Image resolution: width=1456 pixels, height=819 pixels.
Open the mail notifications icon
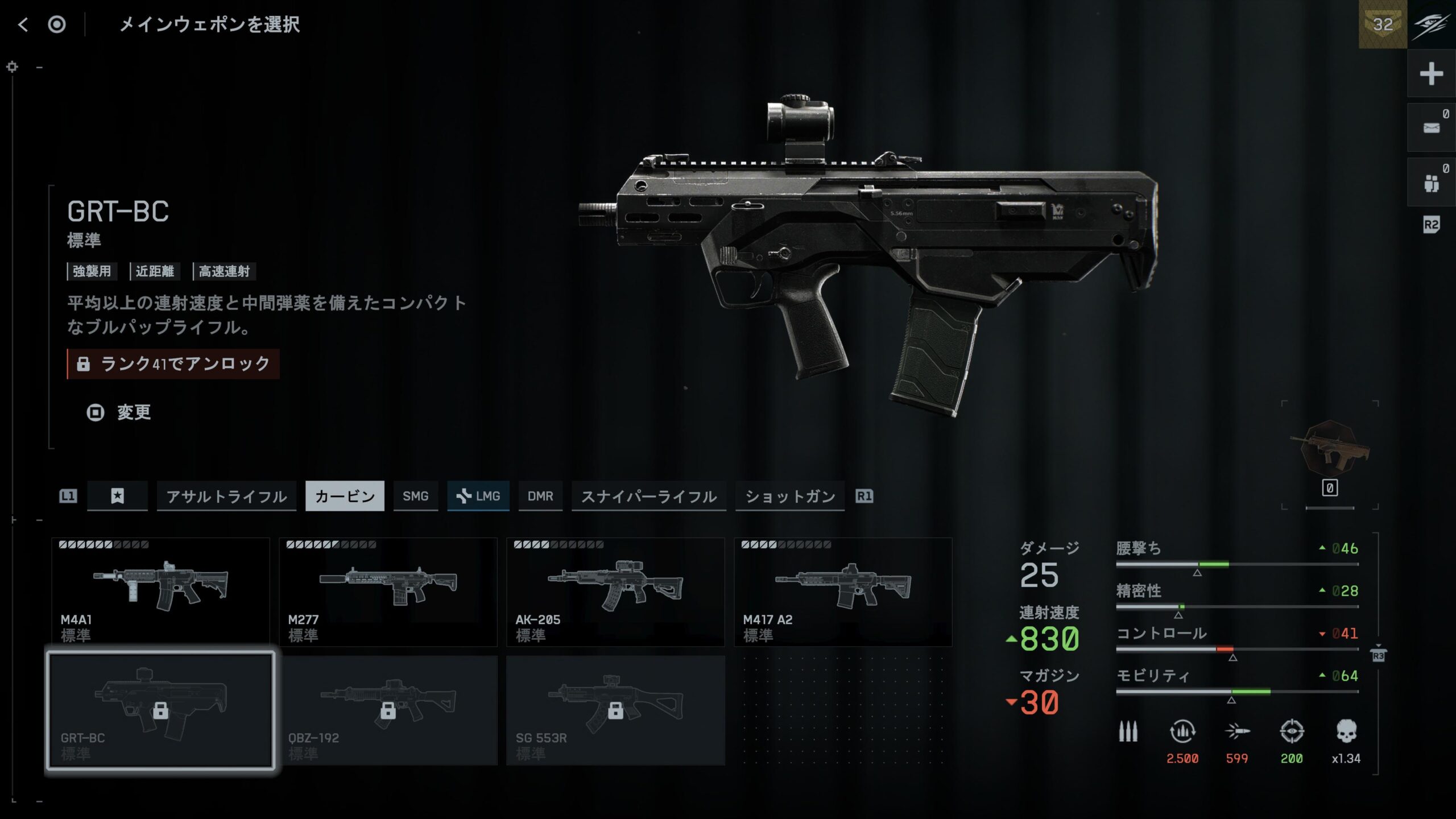[x=1431, y=128]
